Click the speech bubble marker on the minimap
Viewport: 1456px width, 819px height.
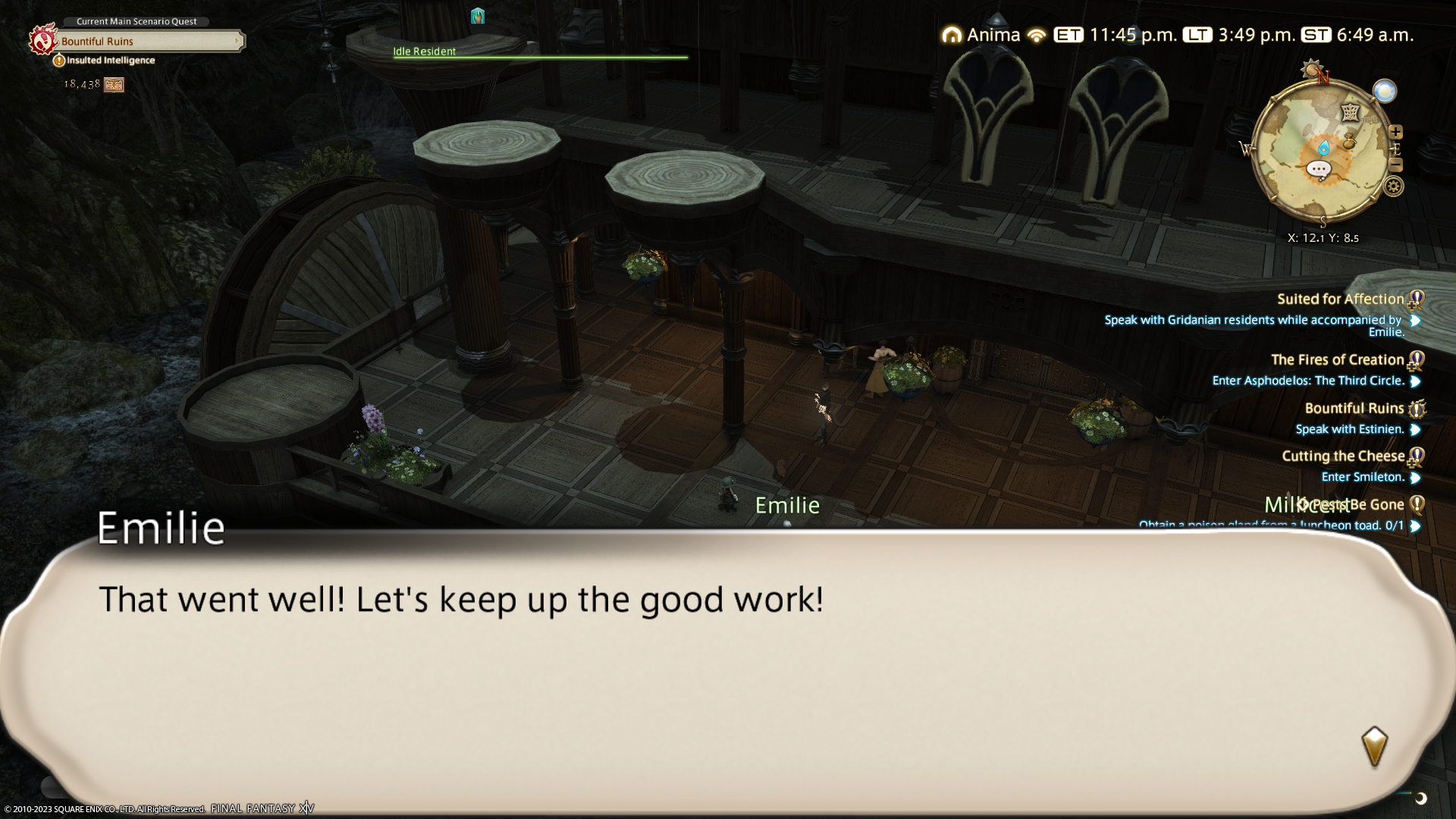(1319, 169)
